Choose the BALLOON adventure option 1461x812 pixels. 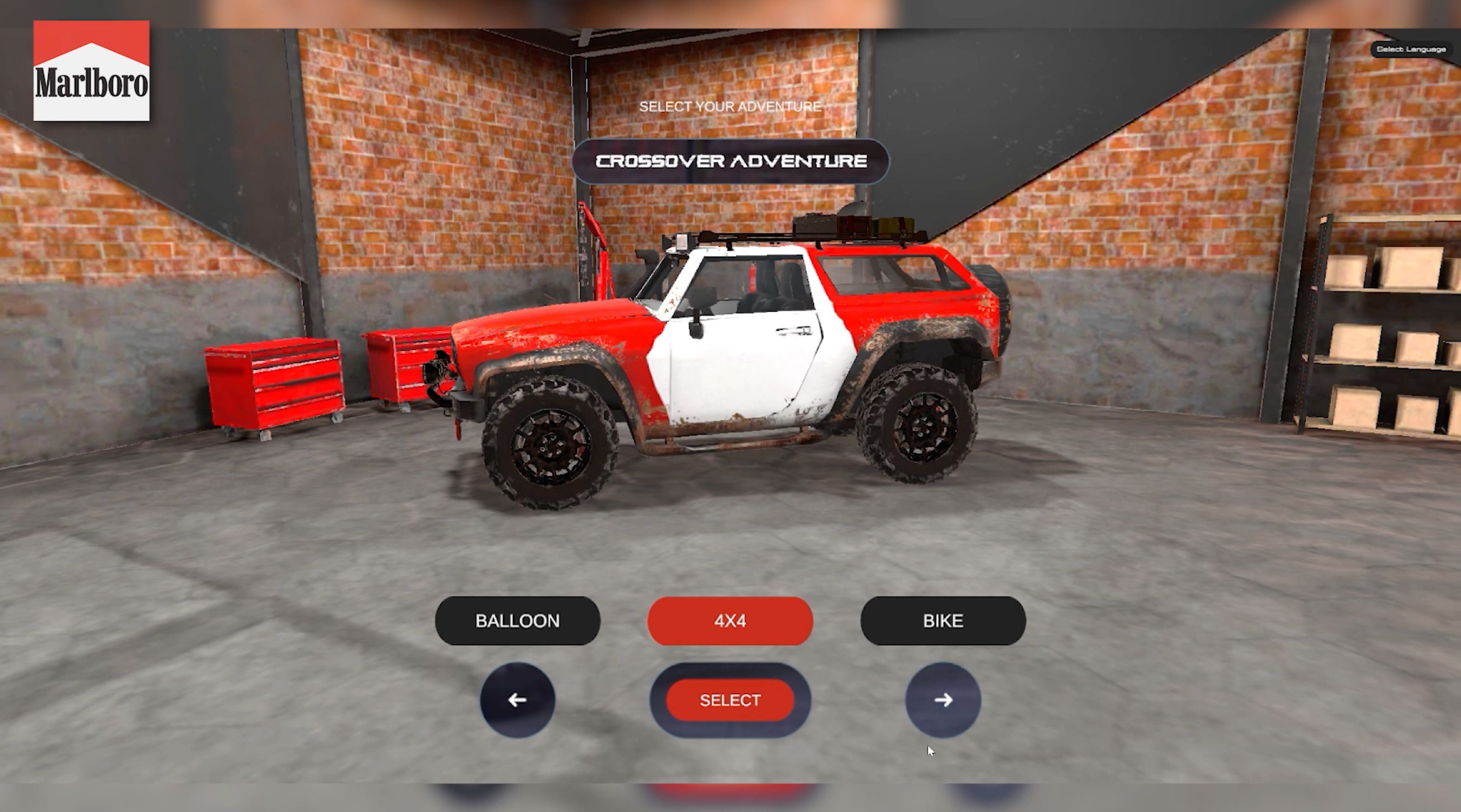(517, 621)
